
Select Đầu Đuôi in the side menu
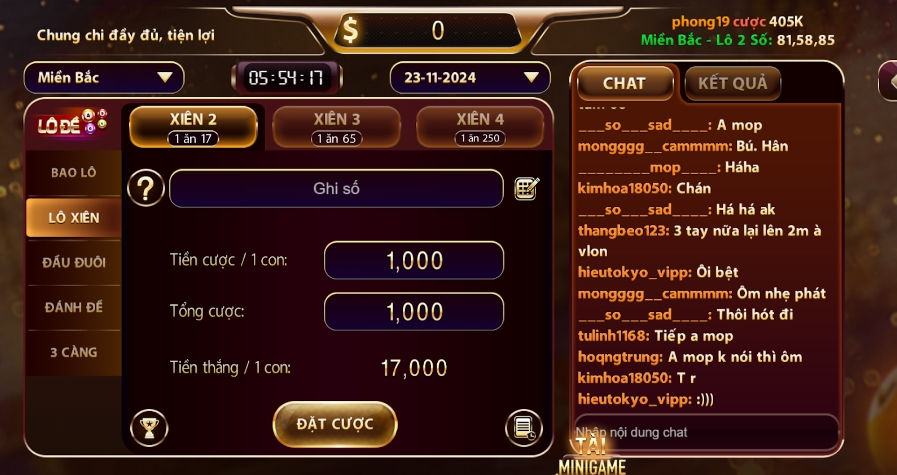(x=73, y=262)
